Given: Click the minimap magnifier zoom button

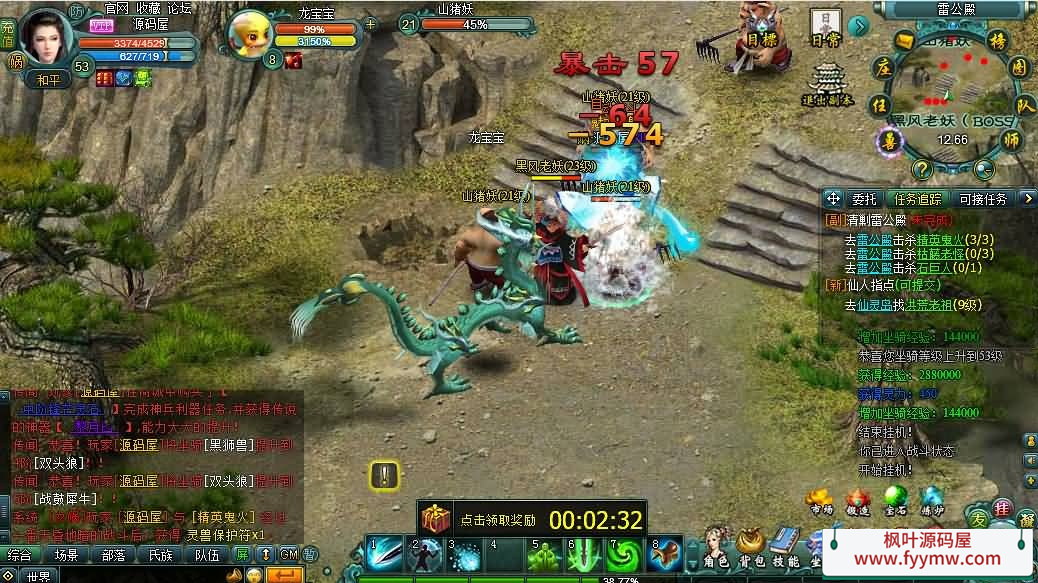Looking at the screenshot, I should 985,169.
